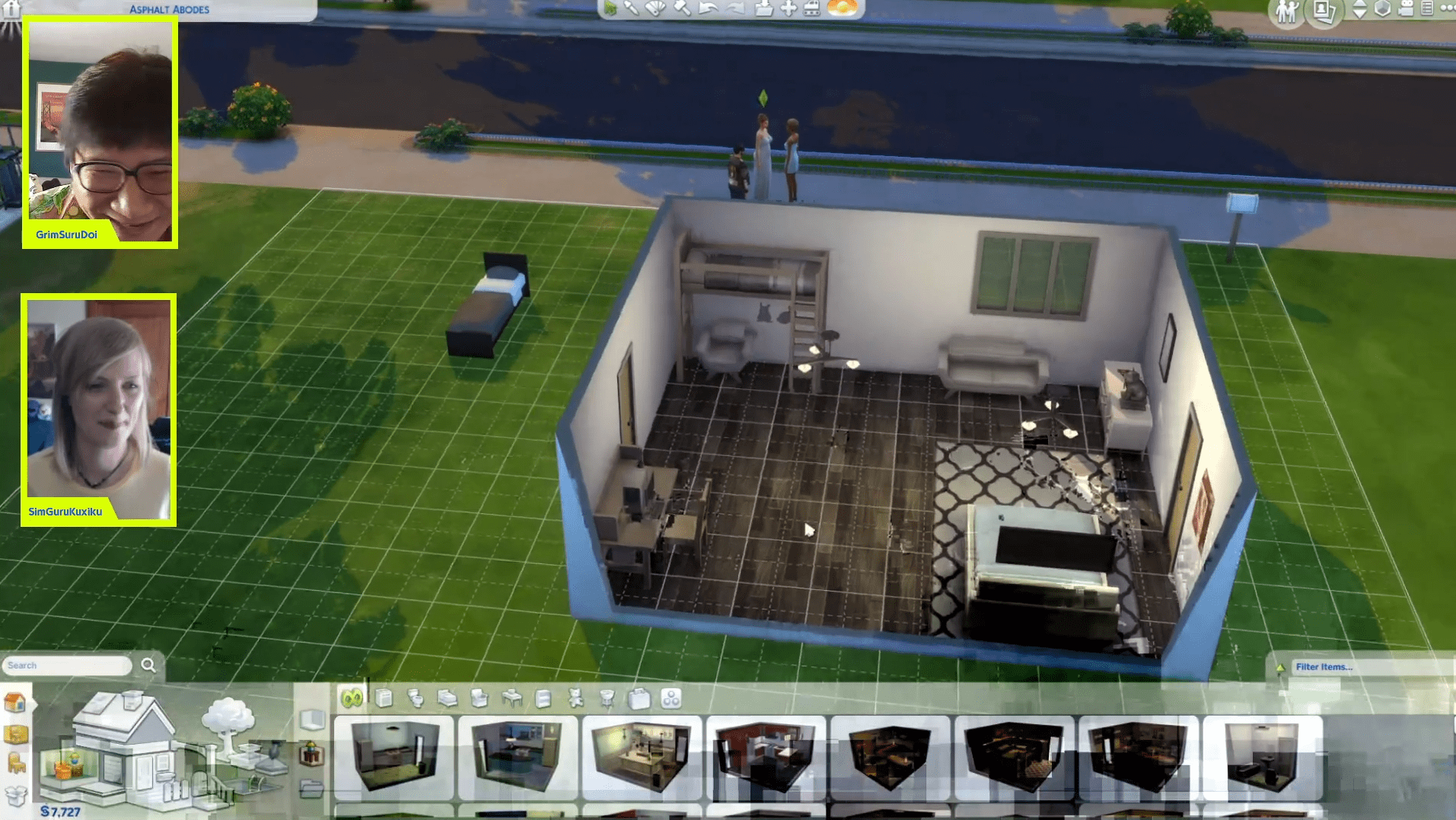1456x820 pixels.
Task: Open the Styled Looks swatch fan tool
Action: [x=655, y=11]
